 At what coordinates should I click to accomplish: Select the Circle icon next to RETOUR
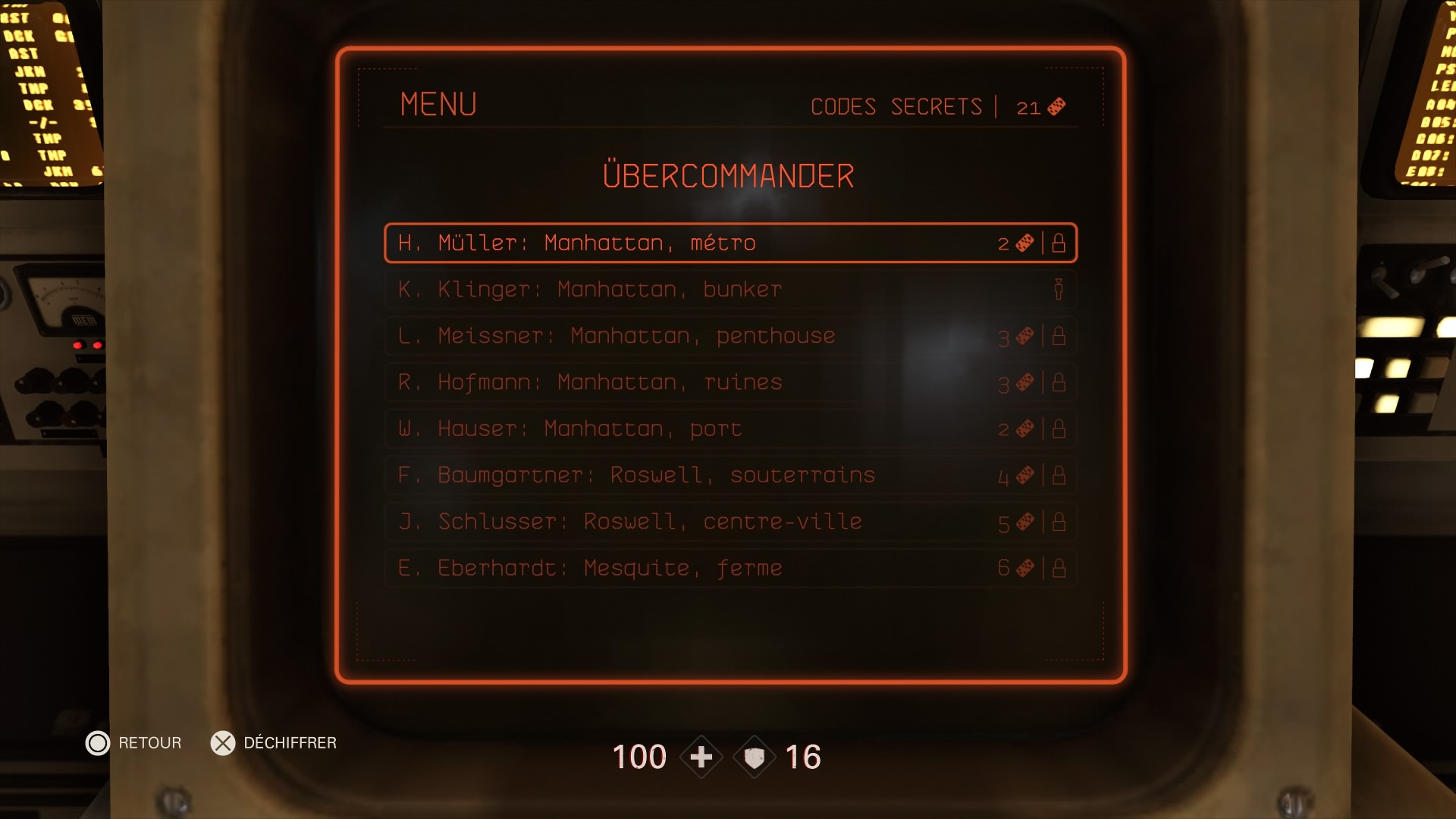98,743
